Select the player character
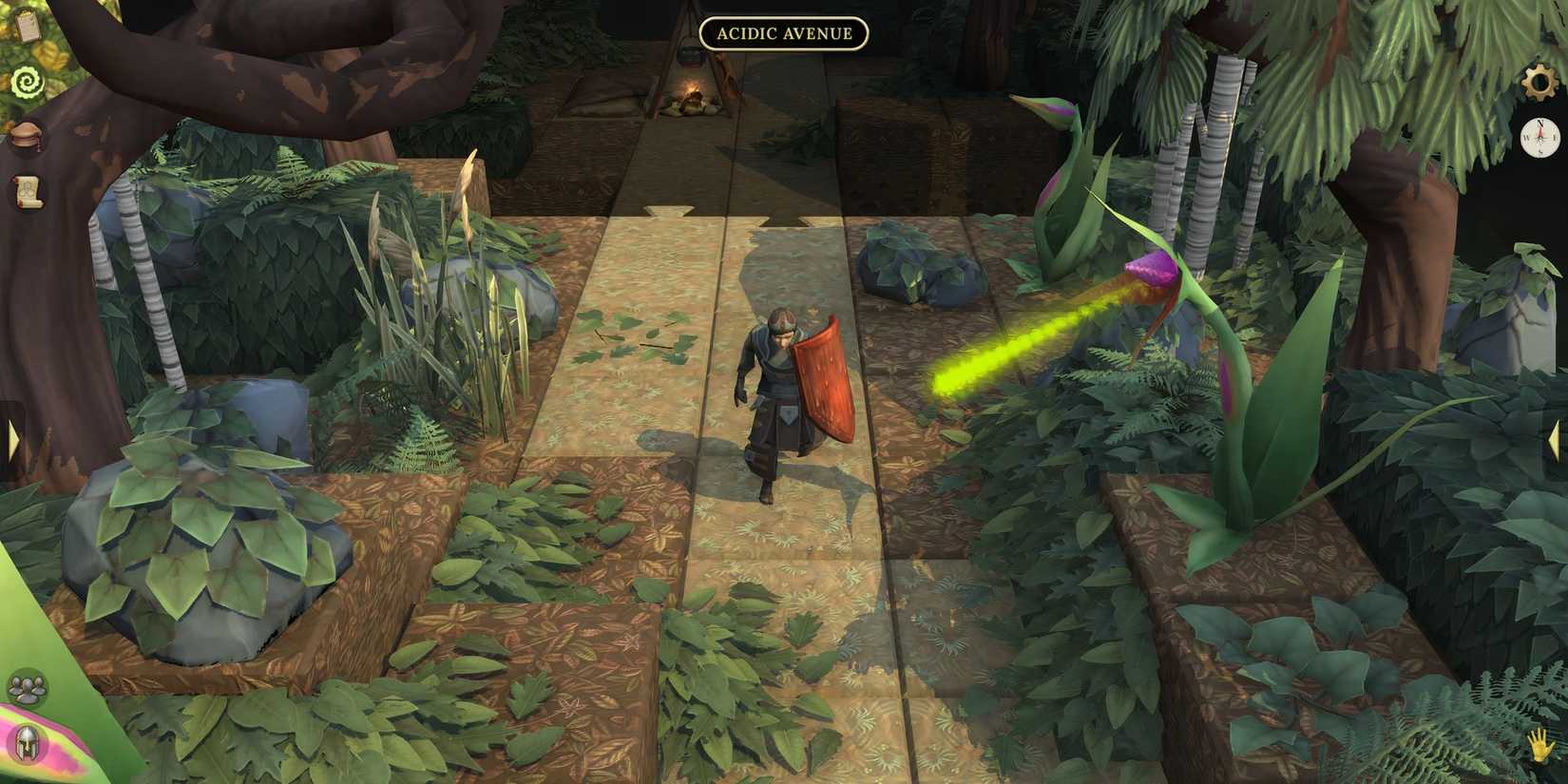 coord(774,399)
